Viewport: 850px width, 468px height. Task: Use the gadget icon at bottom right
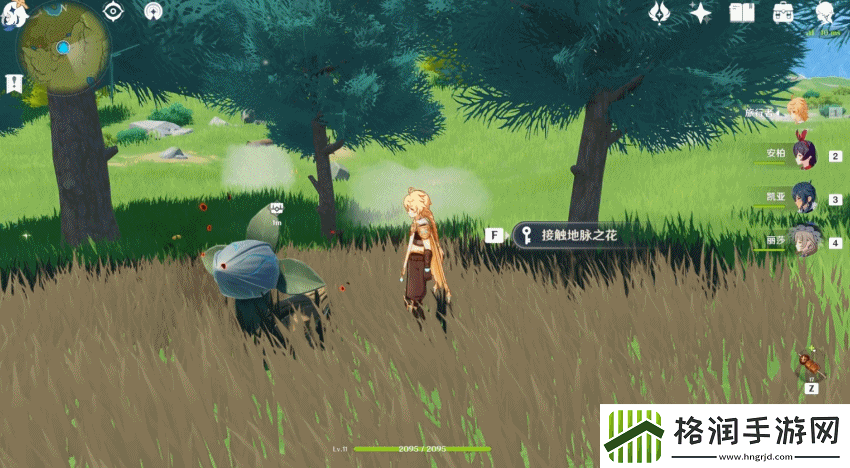coord(810,364)
